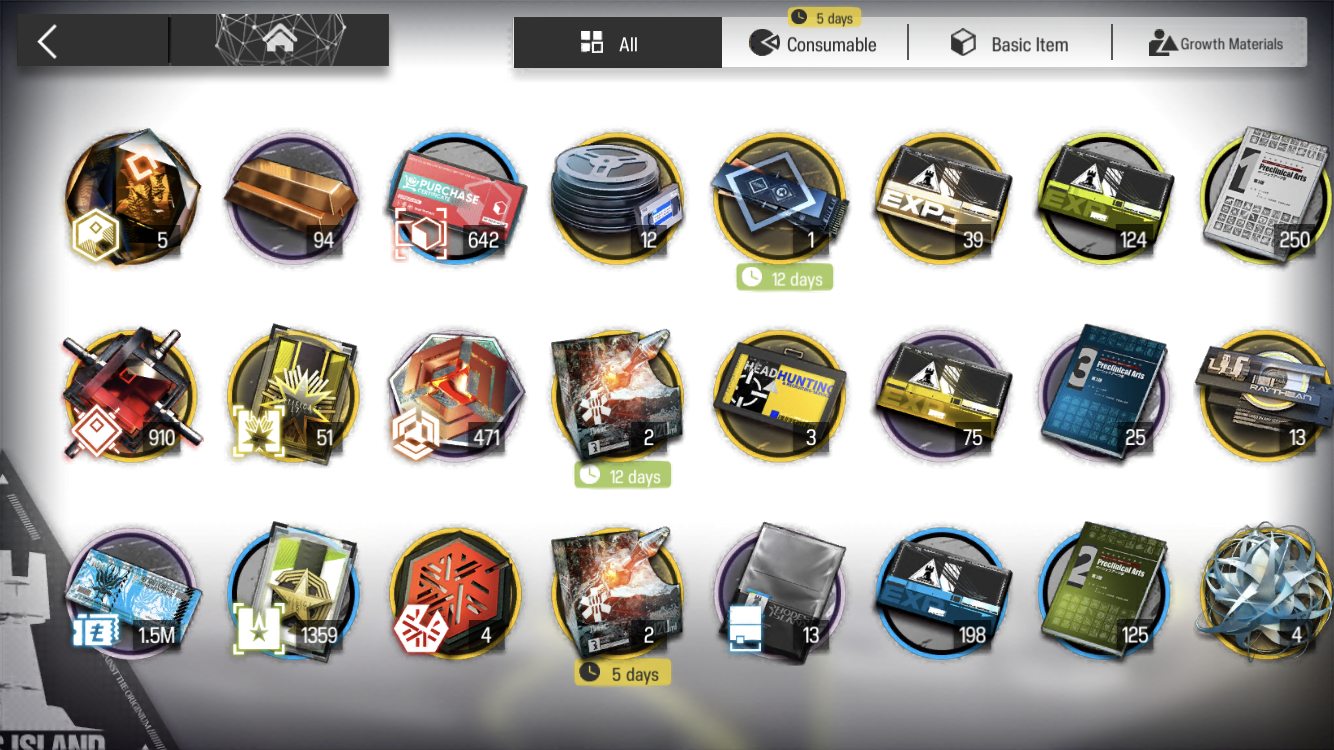Show the Basic Item category

coord(1010,44)
